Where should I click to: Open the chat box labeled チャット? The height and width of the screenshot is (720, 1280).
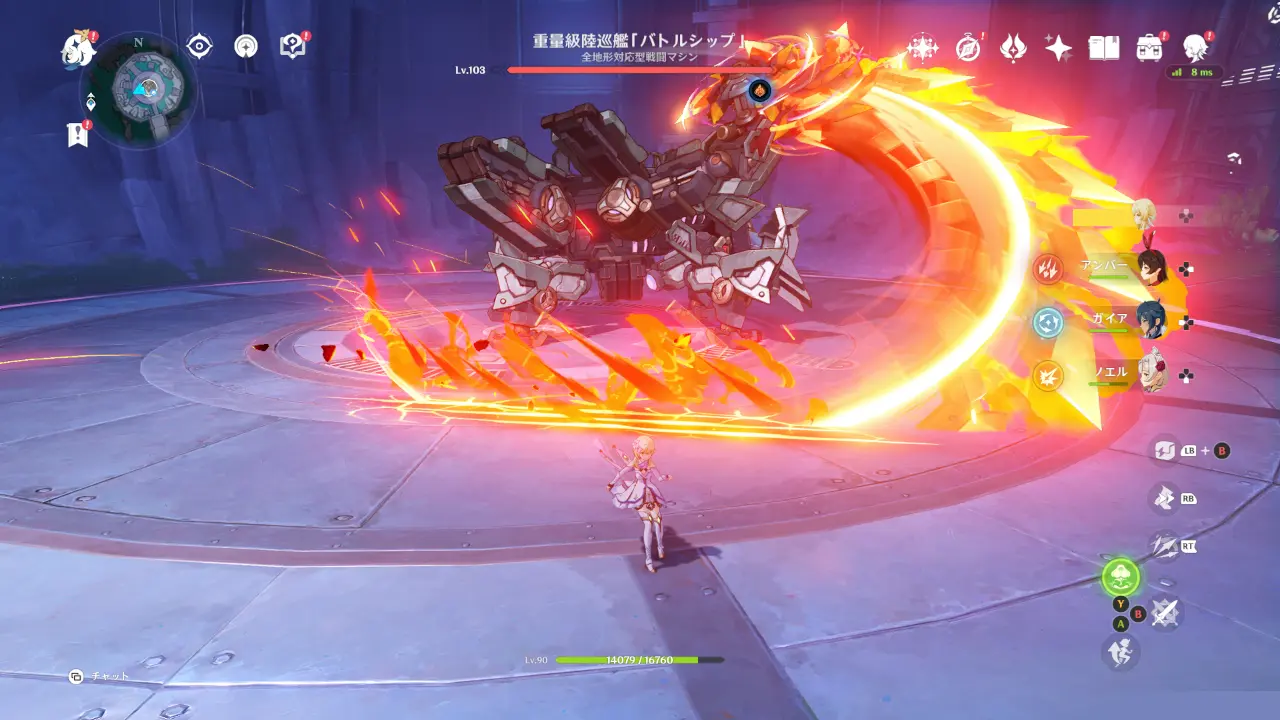(100, 677)
